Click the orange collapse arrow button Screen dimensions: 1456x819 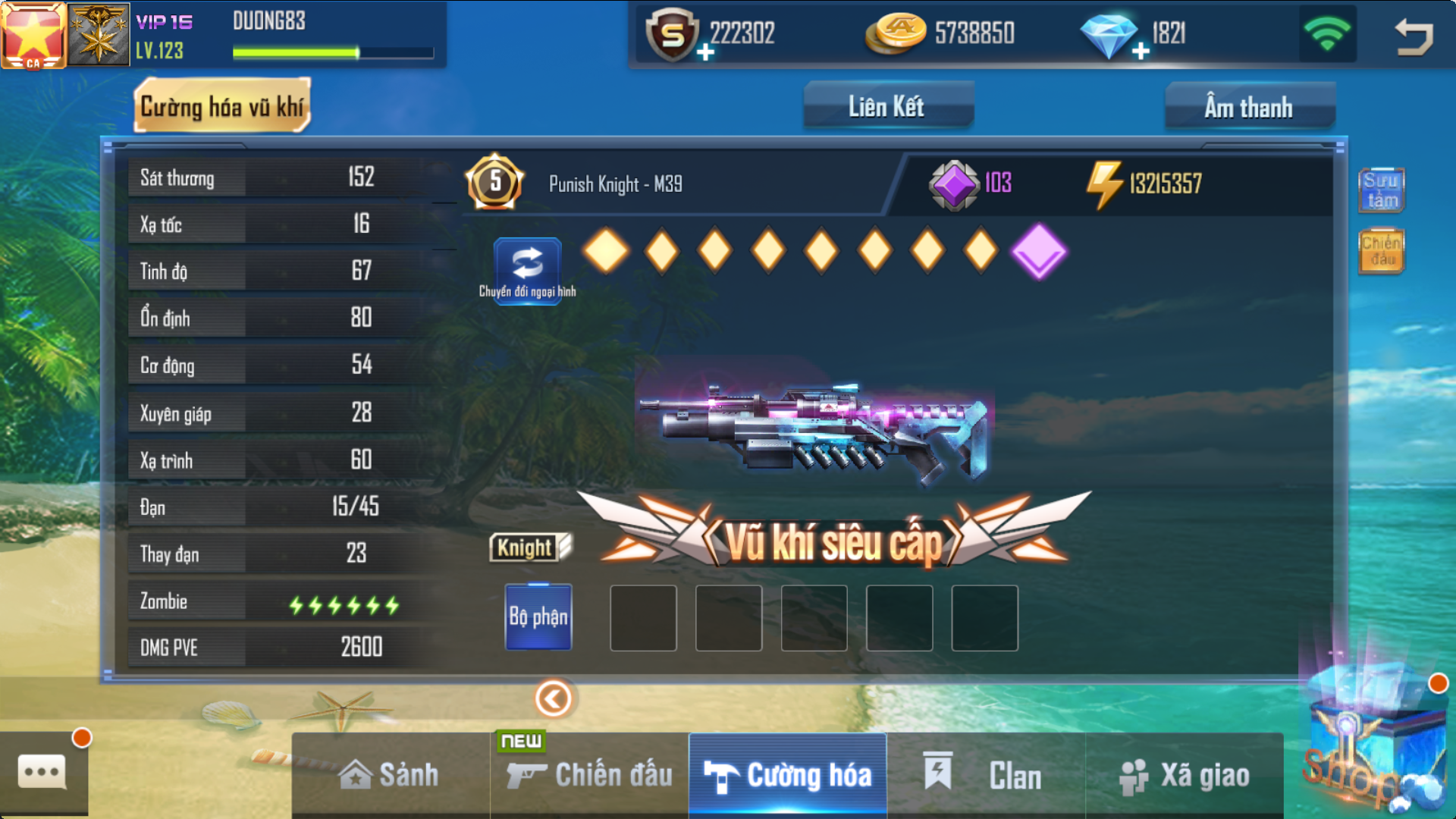tap(554, 698)
